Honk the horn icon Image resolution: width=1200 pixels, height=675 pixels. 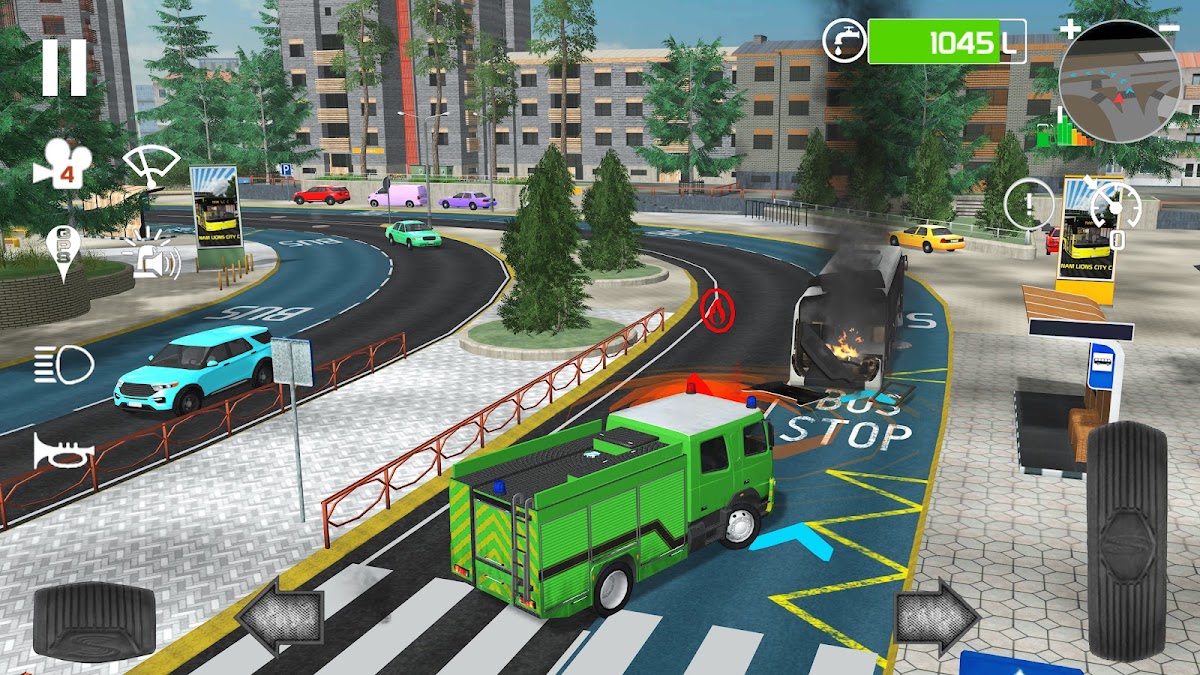coord(62,451)
